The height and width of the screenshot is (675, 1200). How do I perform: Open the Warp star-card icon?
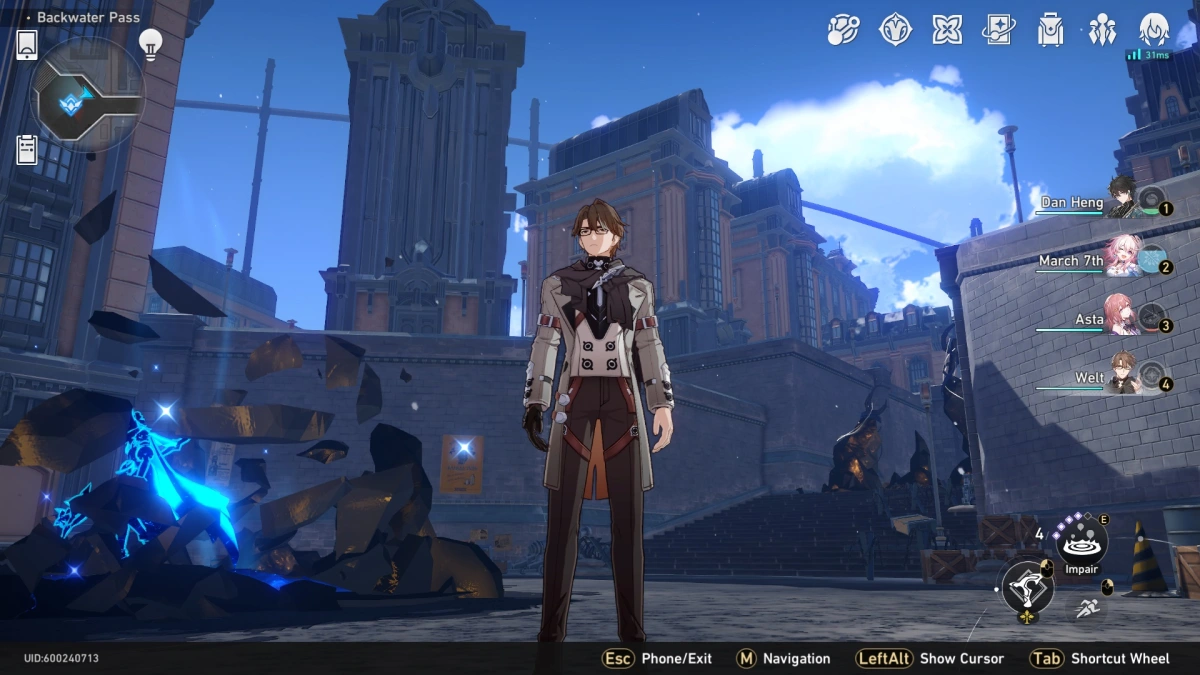pyautogui.click(x=998, y=30)
